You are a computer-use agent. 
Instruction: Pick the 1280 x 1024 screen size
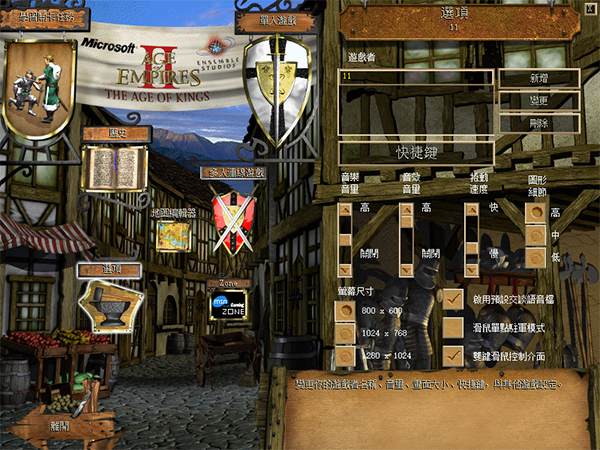click(345, 356)
